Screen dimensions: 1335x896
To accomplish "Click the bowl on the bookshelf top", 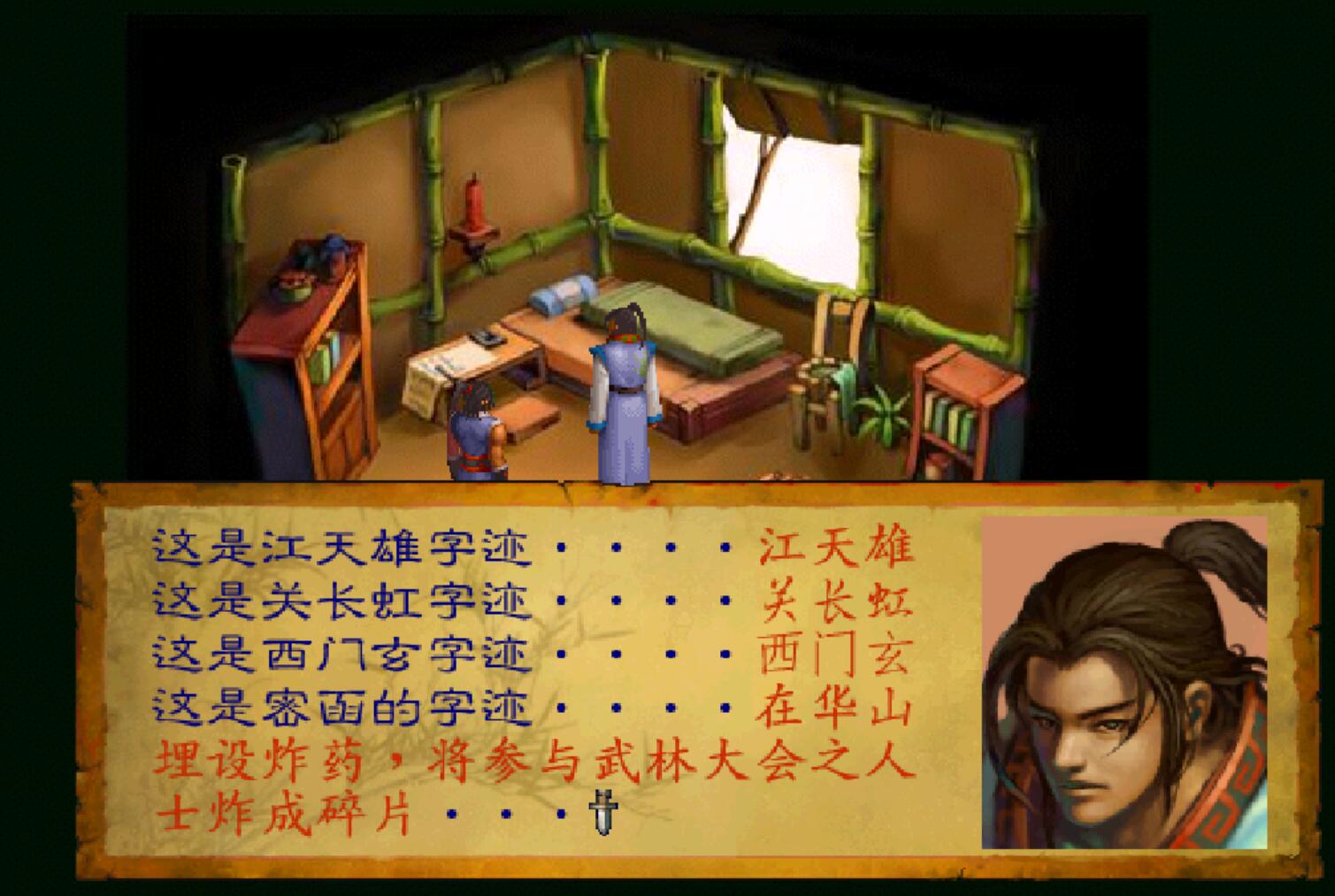I will pyautogui.click(x=292, y=287).
